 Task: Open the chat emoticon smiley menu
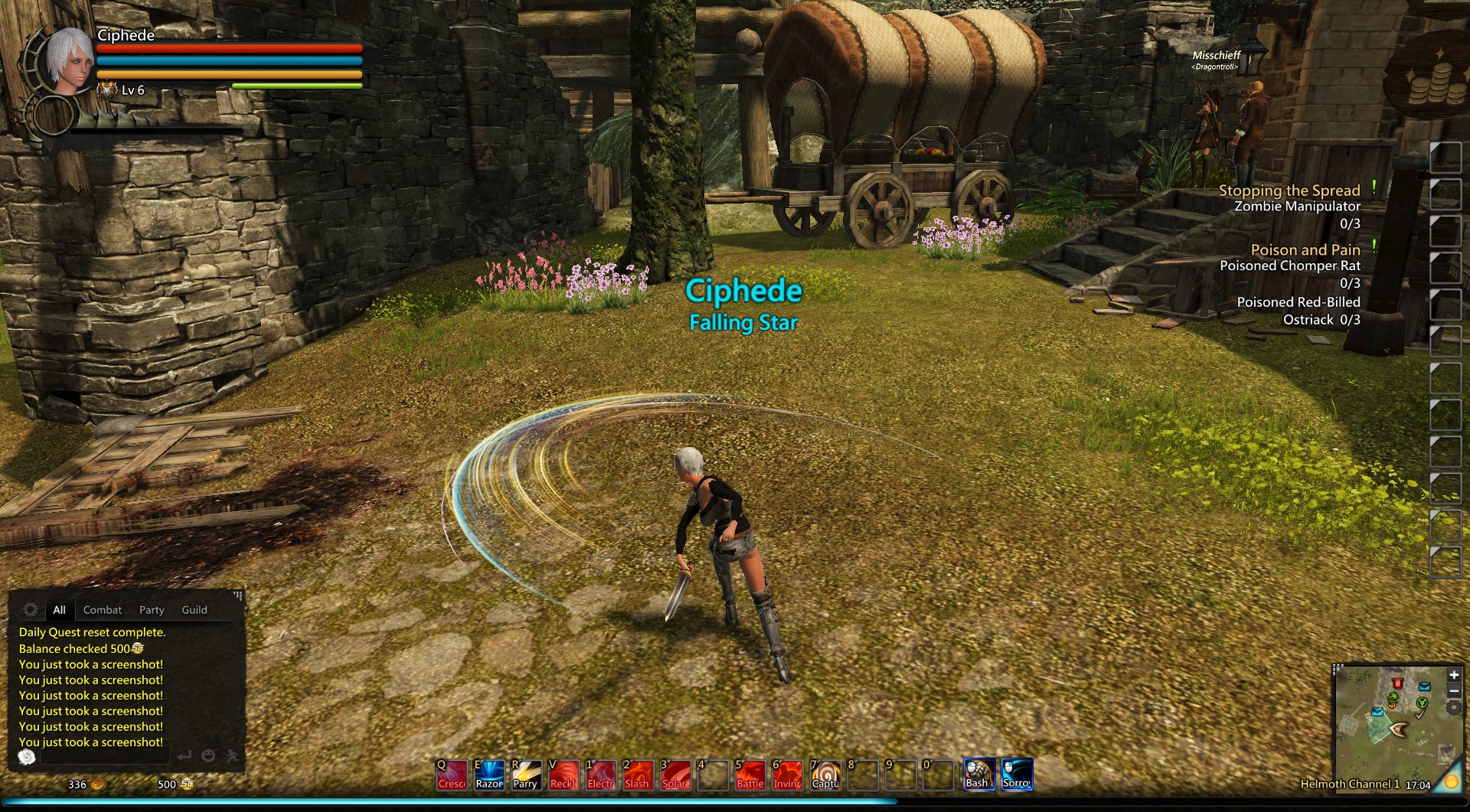(208, 756)
